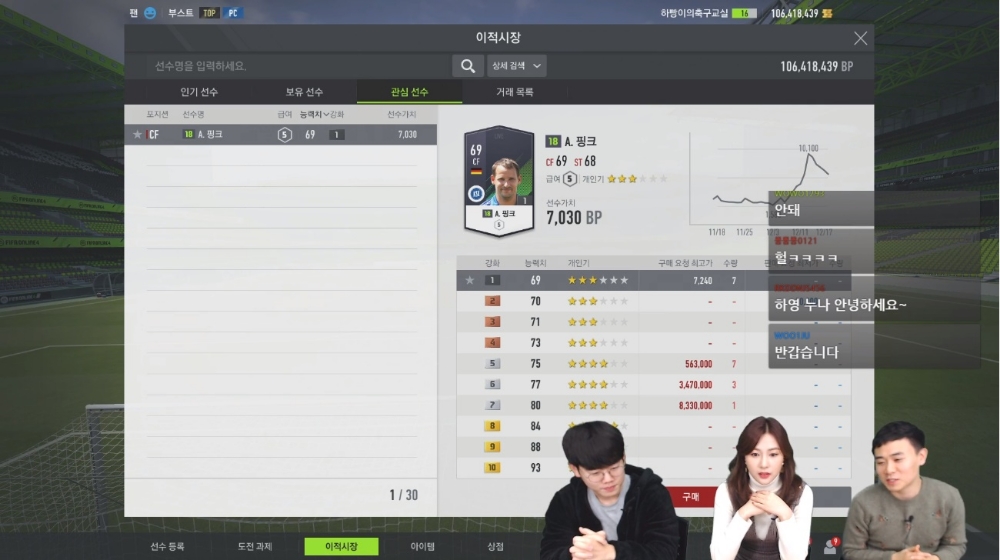Screen dimensions: 1000x560
Task: Open the 거래 목록 tab
Action: [x=515, y=92]
